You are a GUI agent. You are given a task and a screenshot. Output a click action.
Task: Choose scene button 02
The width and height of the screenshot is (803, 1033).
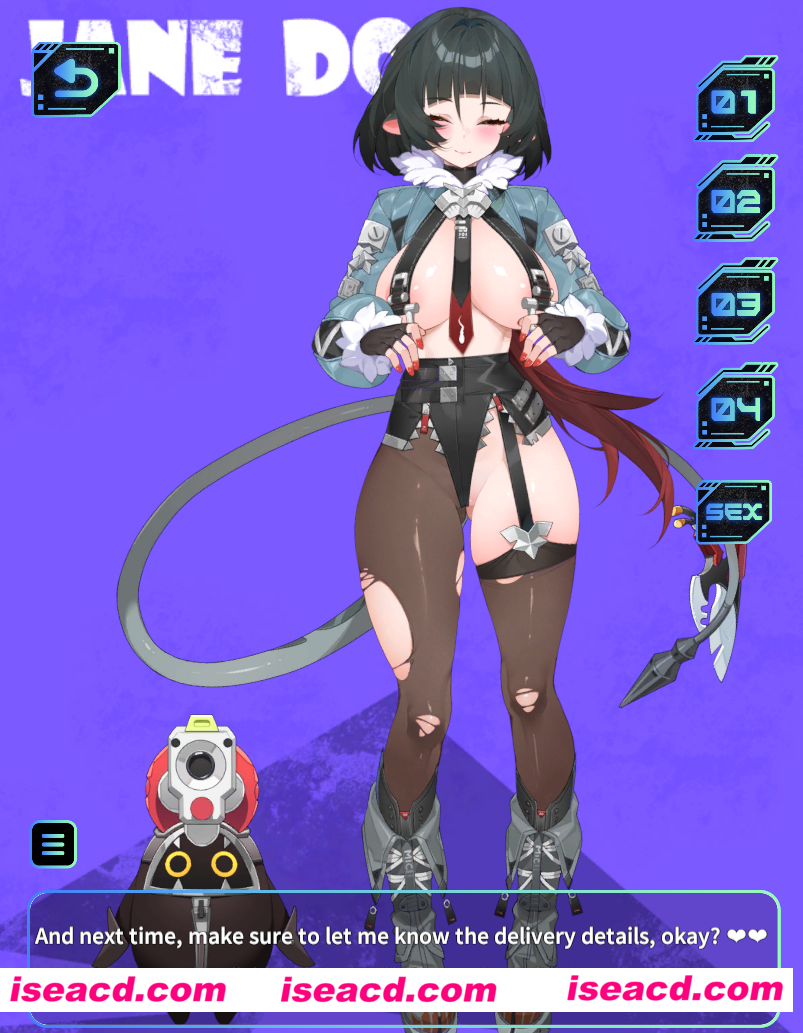[736, 201]
